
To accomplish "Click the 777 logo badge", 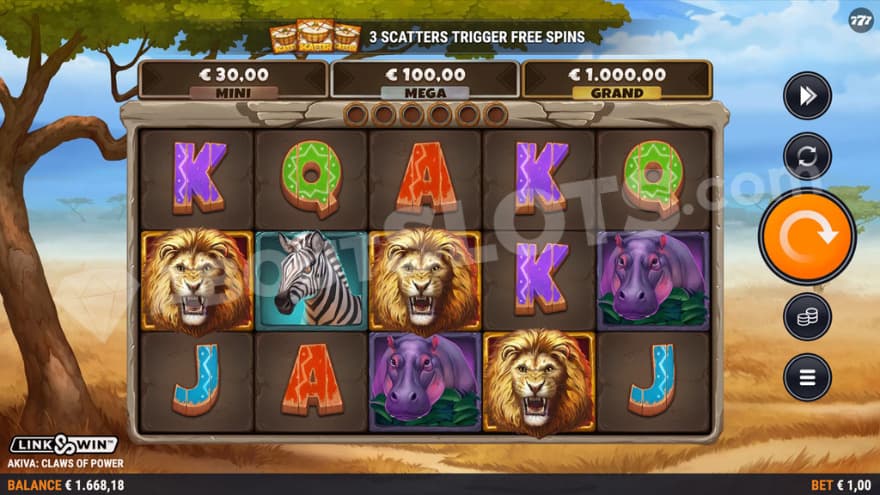I will point(861,21).
